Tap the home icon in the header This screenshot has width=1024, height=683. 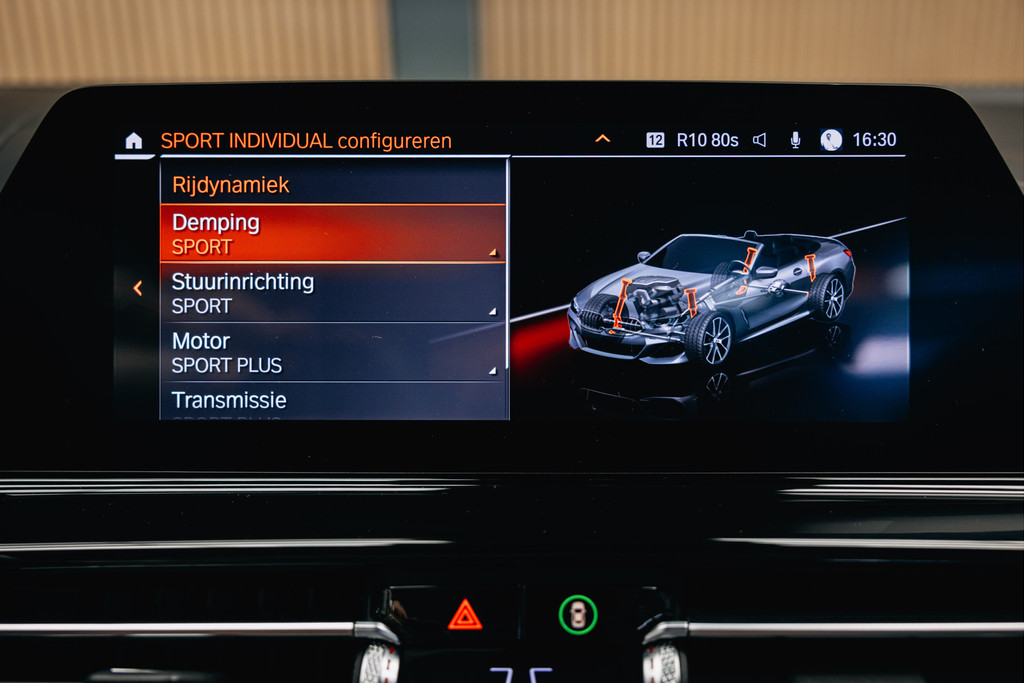134,141
